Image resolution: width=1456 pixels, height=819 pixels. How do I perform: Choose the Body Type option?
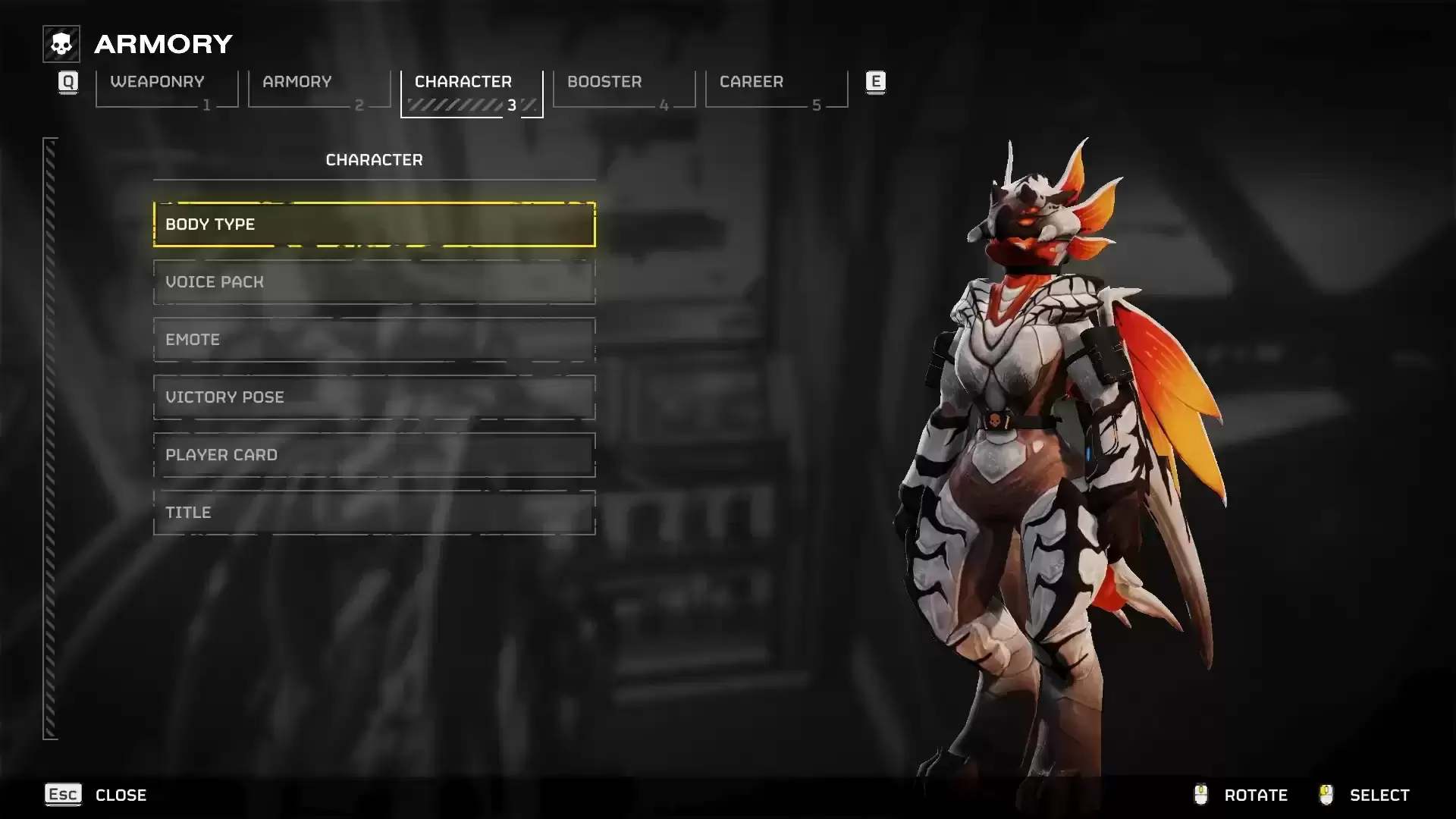point(374,224)
